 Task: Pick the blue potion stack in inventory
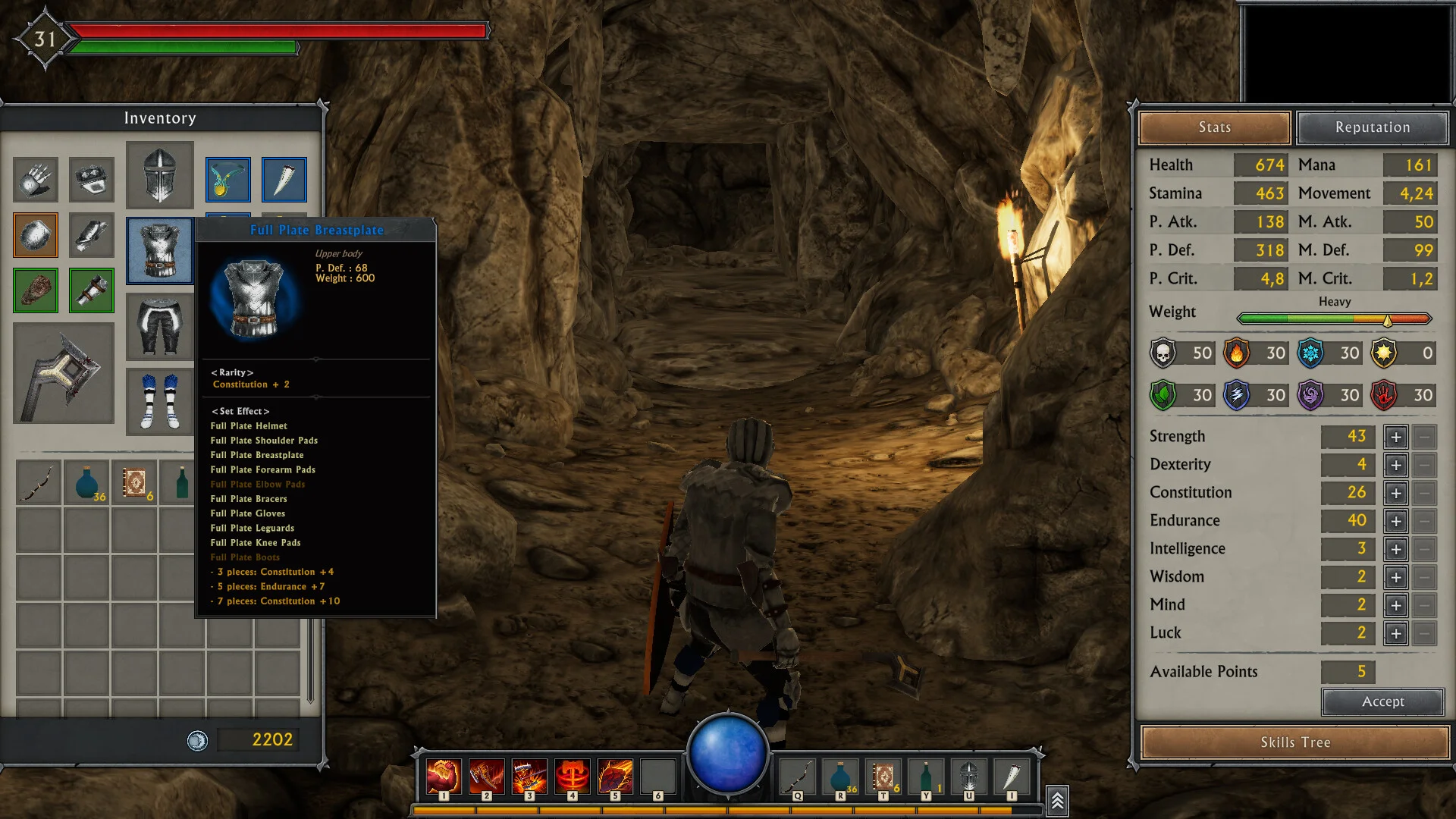(87, 483)
